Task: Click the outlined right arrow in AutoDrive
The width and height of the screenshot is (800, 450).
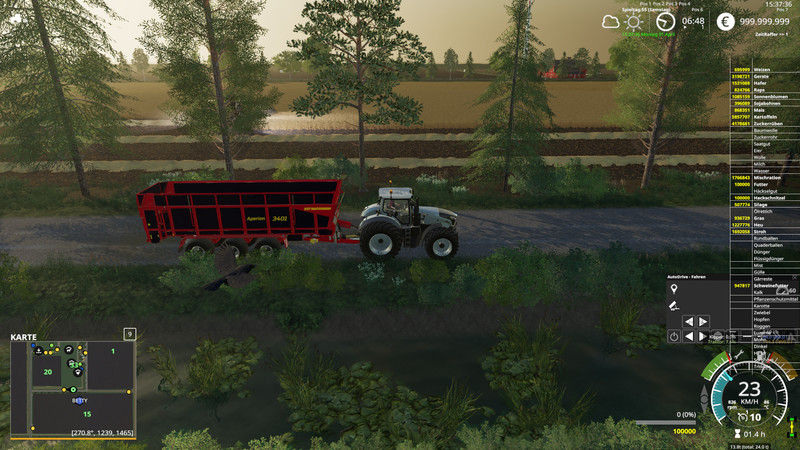Action: point(702,321)
